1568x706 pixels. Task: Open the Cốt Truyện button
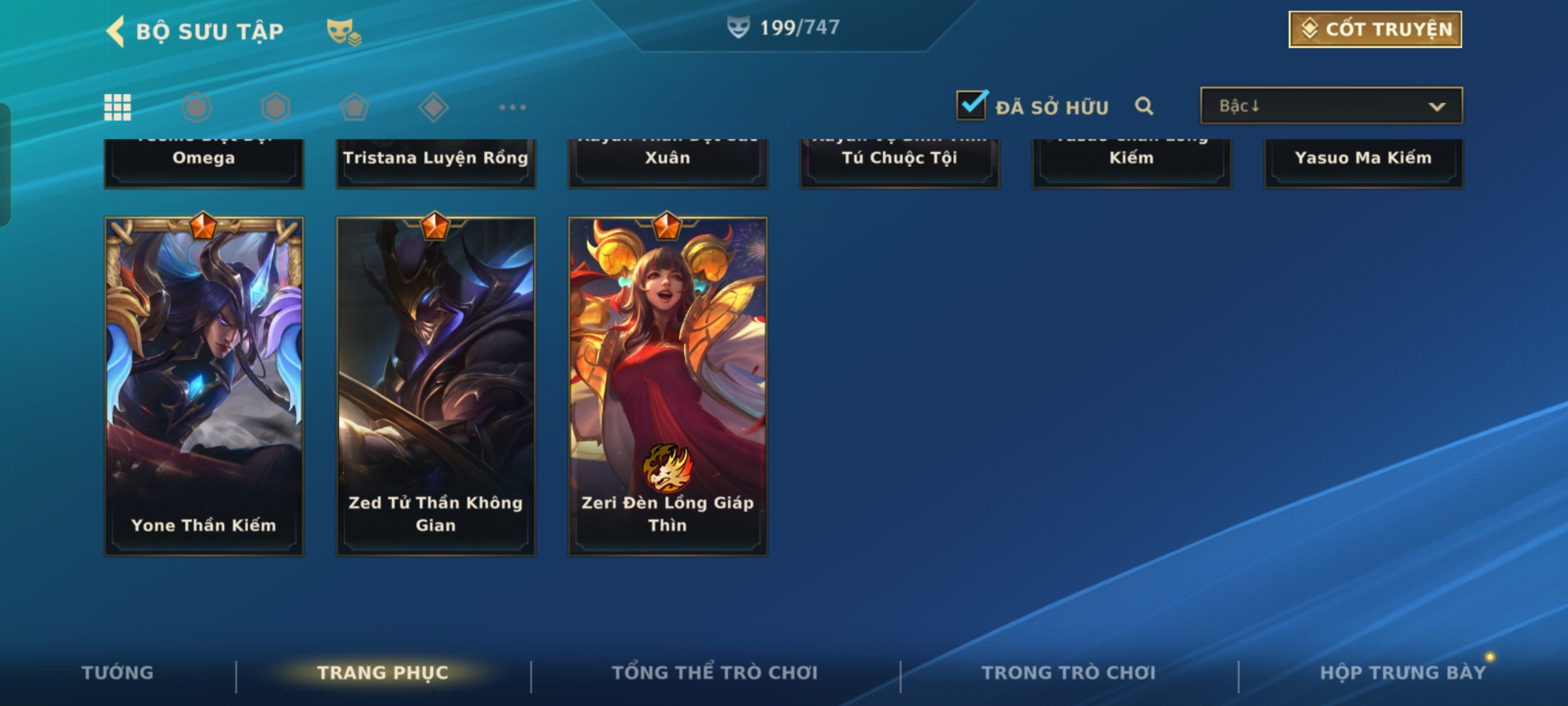point(1375,29)
